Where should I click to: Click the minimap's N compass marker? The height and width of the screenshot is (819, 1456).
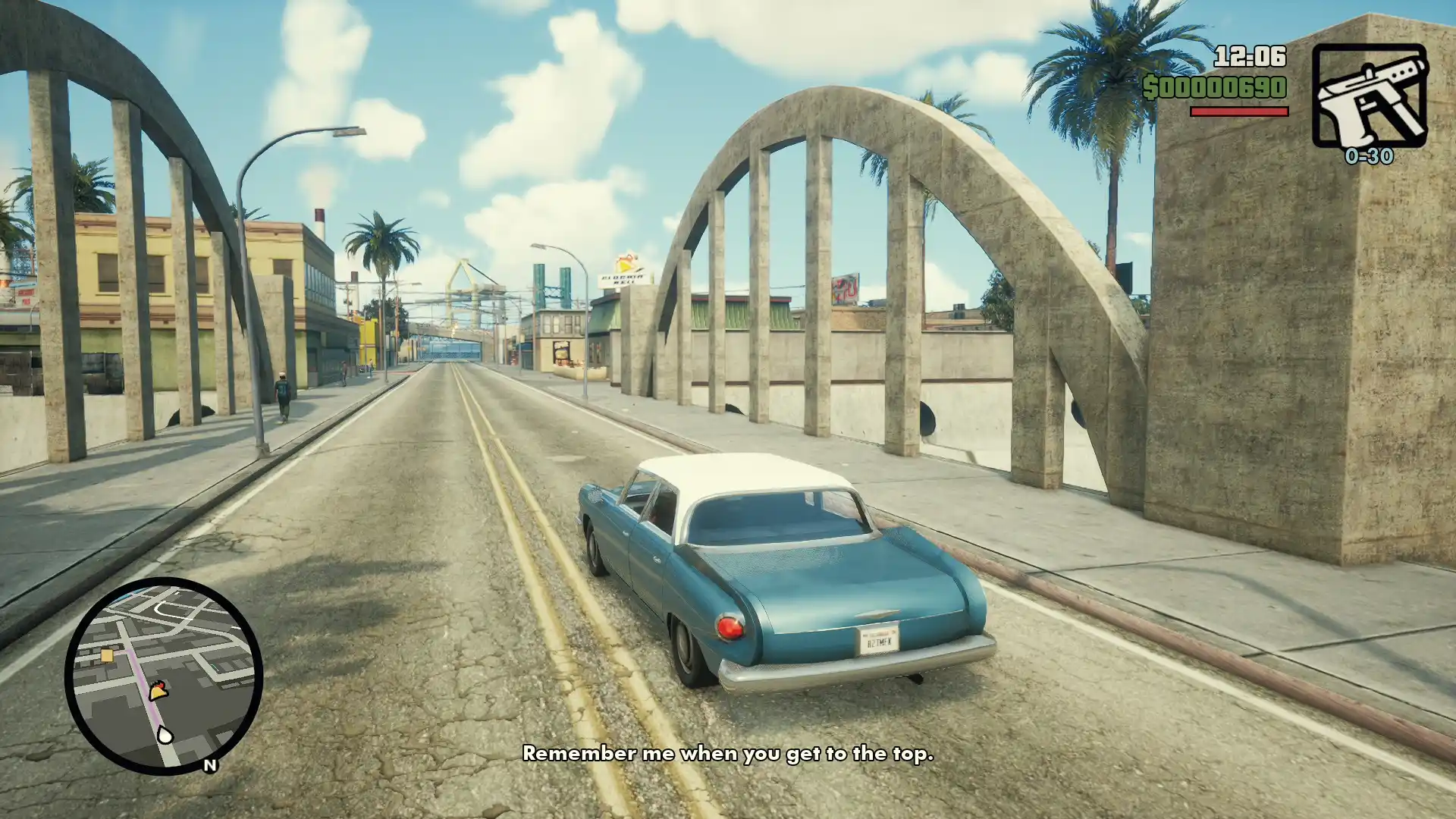(210, 765)
